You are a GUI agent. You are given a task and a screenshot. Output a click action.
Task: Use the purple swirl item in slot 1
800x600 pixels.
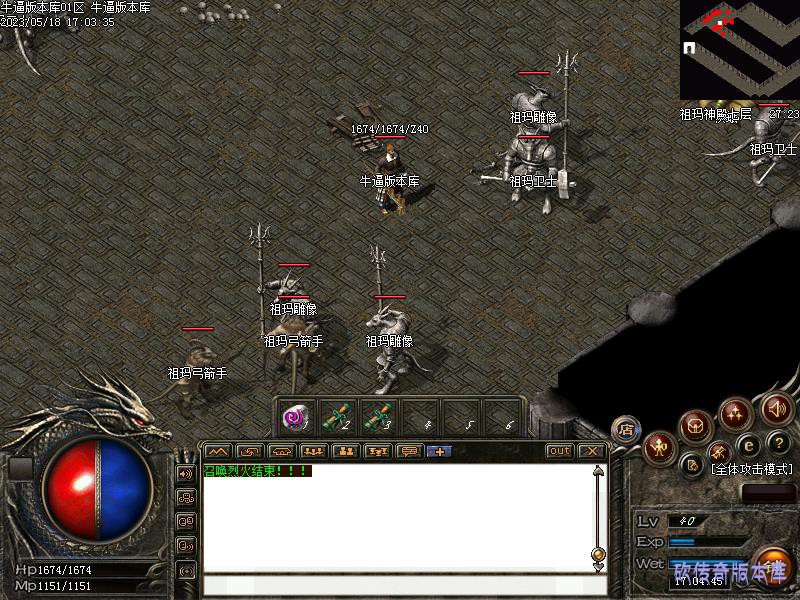(294, 416)
